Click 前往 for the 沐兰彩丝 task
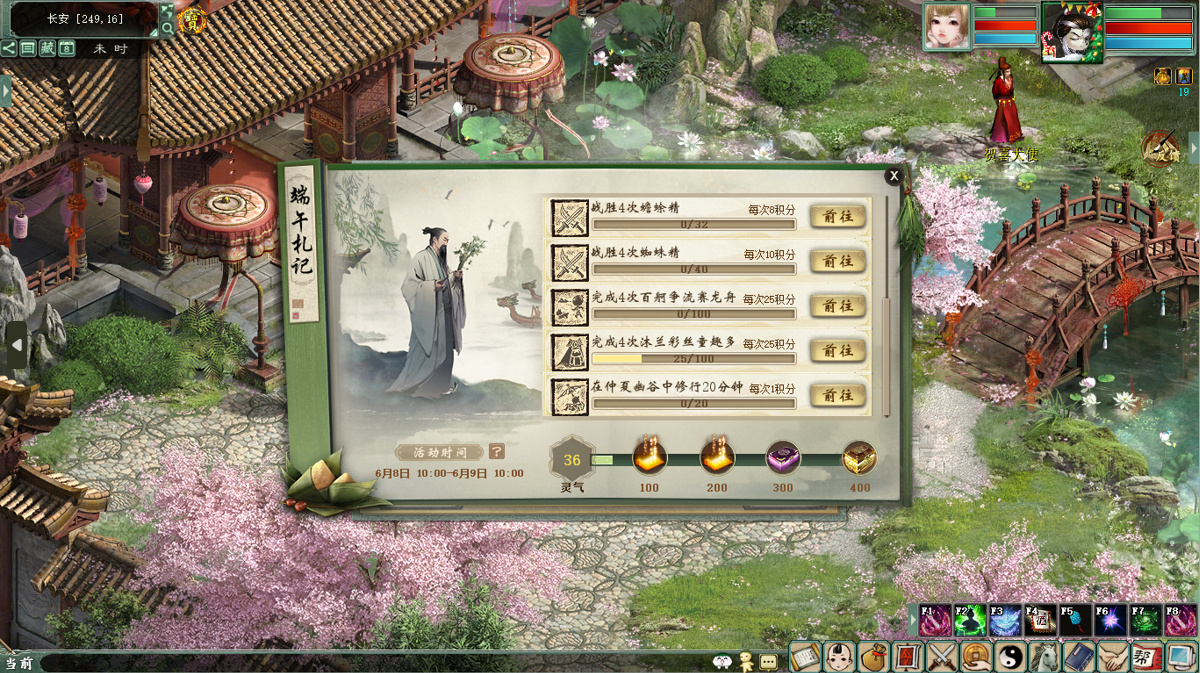Screen dimensions: 1200x673 pos(837,351)
